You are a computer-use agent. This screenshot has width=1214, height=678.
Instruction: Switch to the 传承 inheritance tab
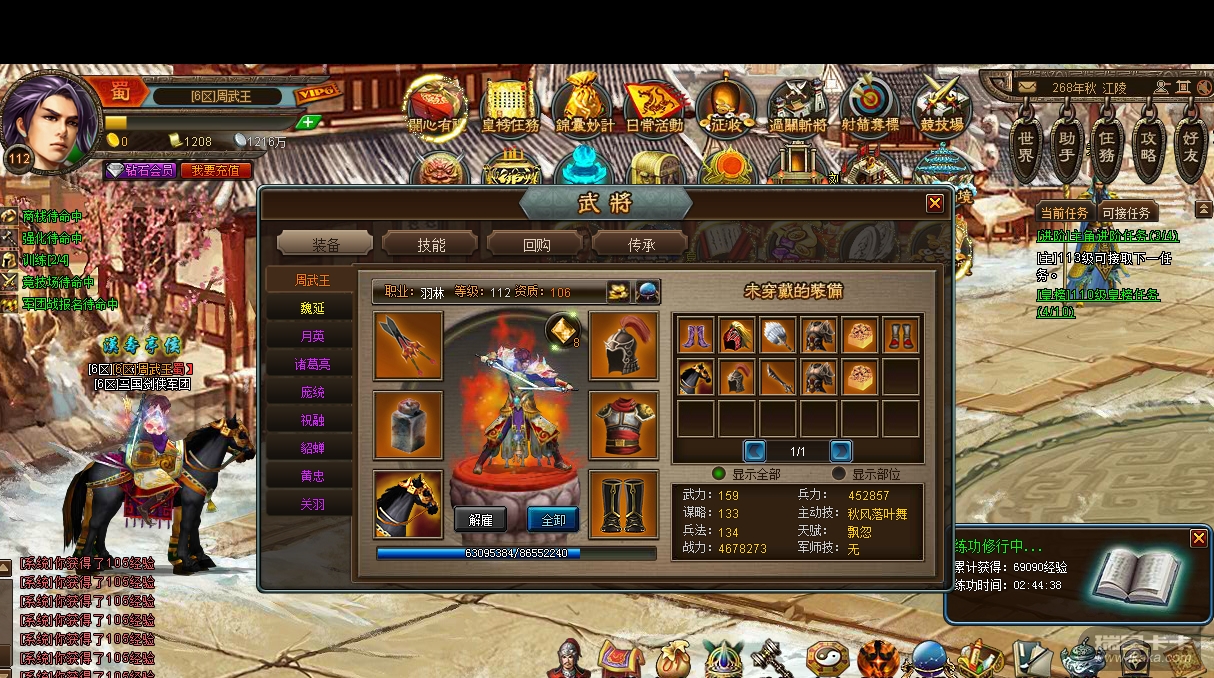pyautogui.click(x=640, y=244)
